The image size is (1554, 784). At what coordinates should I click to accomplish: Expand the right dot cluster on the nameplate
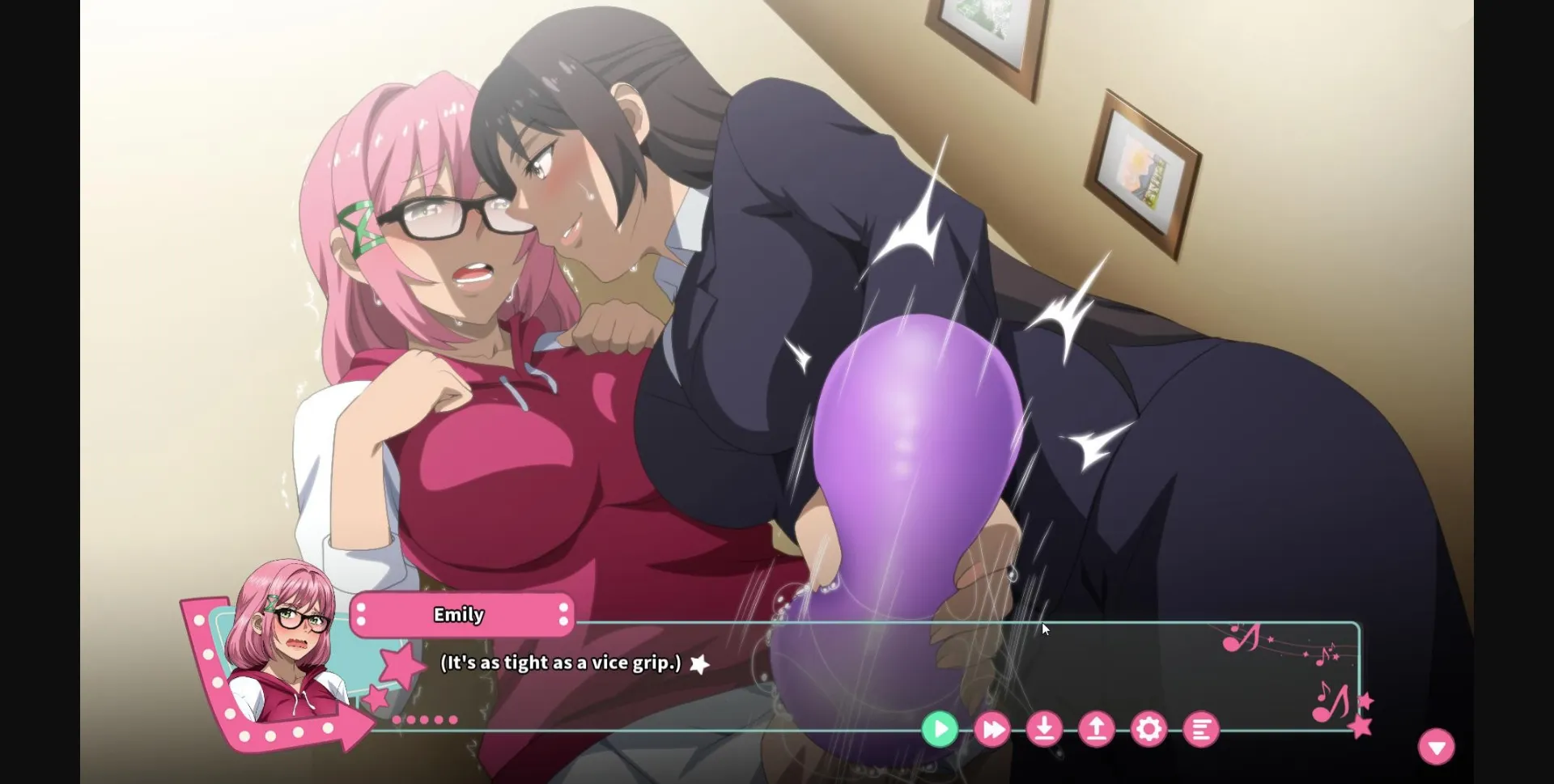(562, 615)
